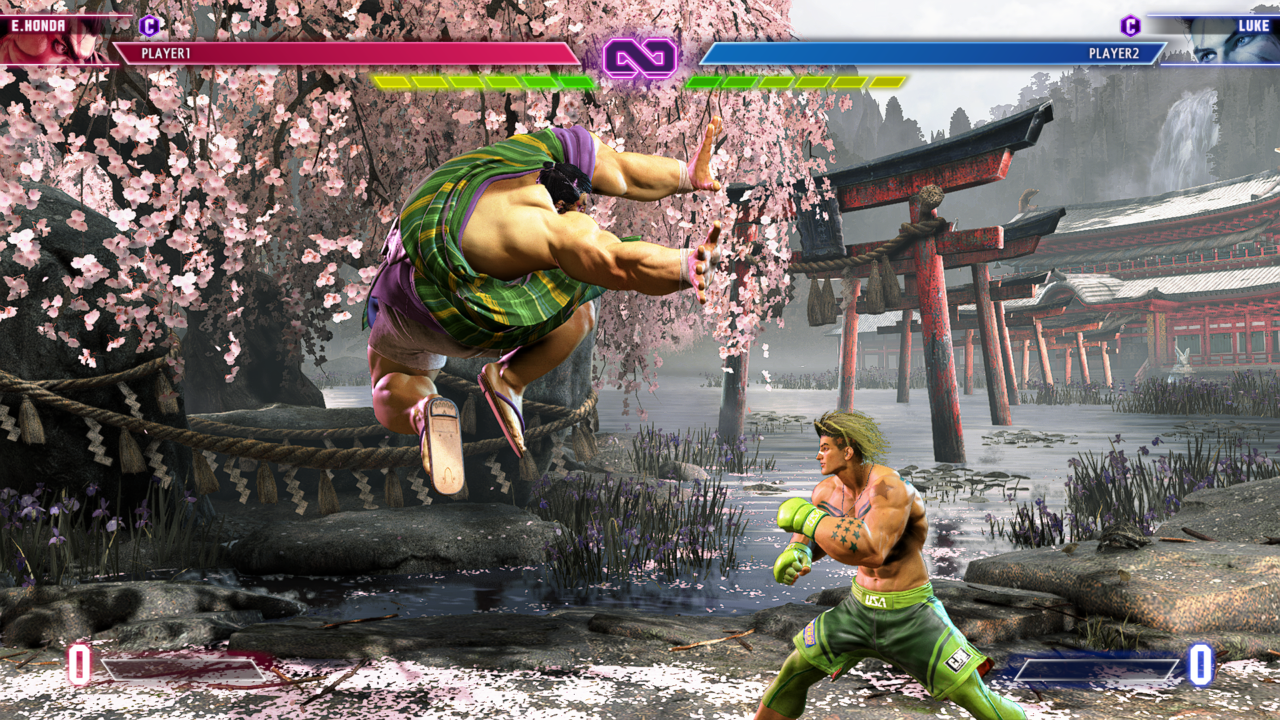This screenshot has height=720, width=1280.
Task: Click Player 2's purple control type badge
Action: coord(1130,26)
